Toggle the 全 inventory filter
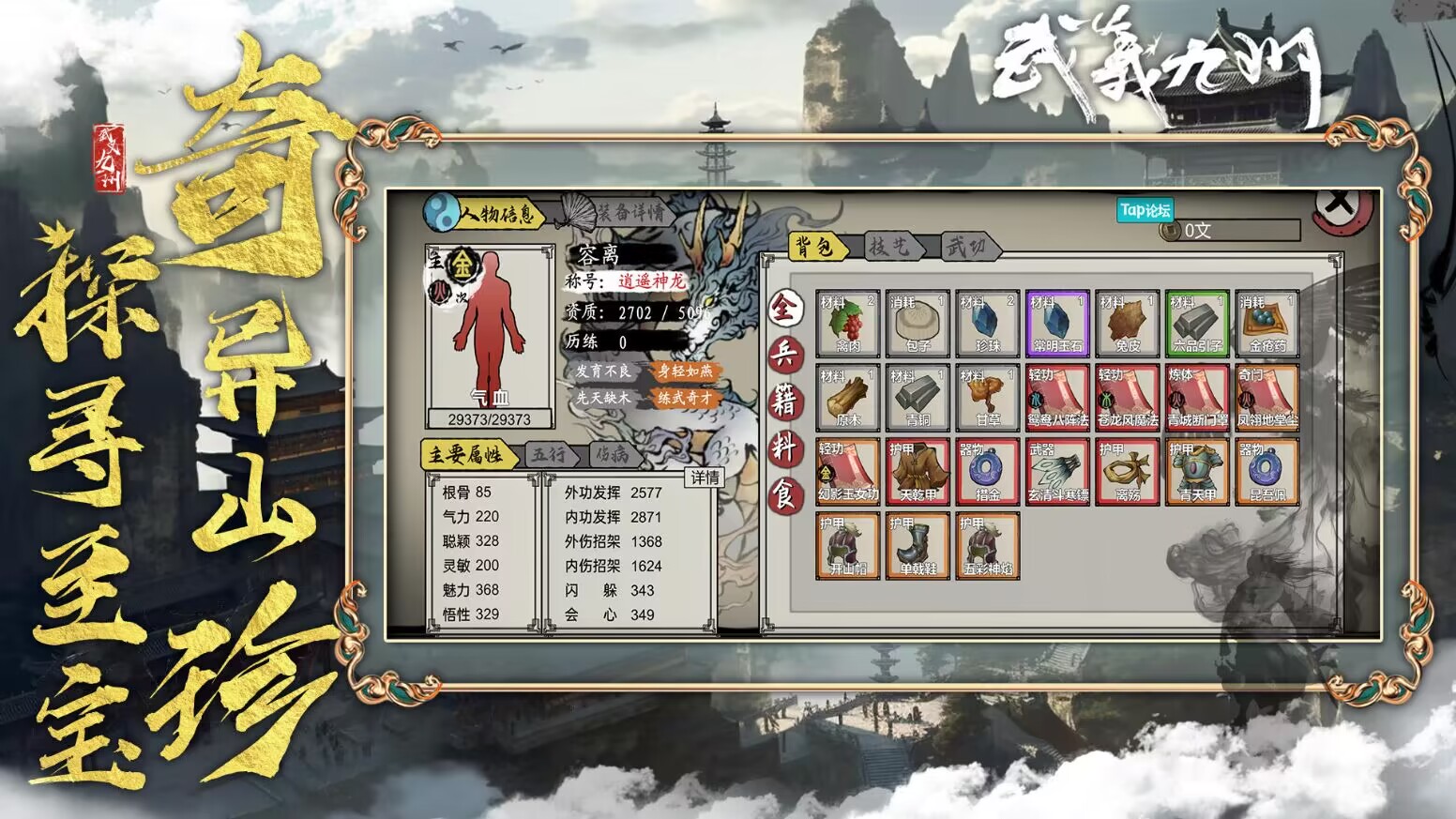 pyautogui.click(x=786, y=305)
